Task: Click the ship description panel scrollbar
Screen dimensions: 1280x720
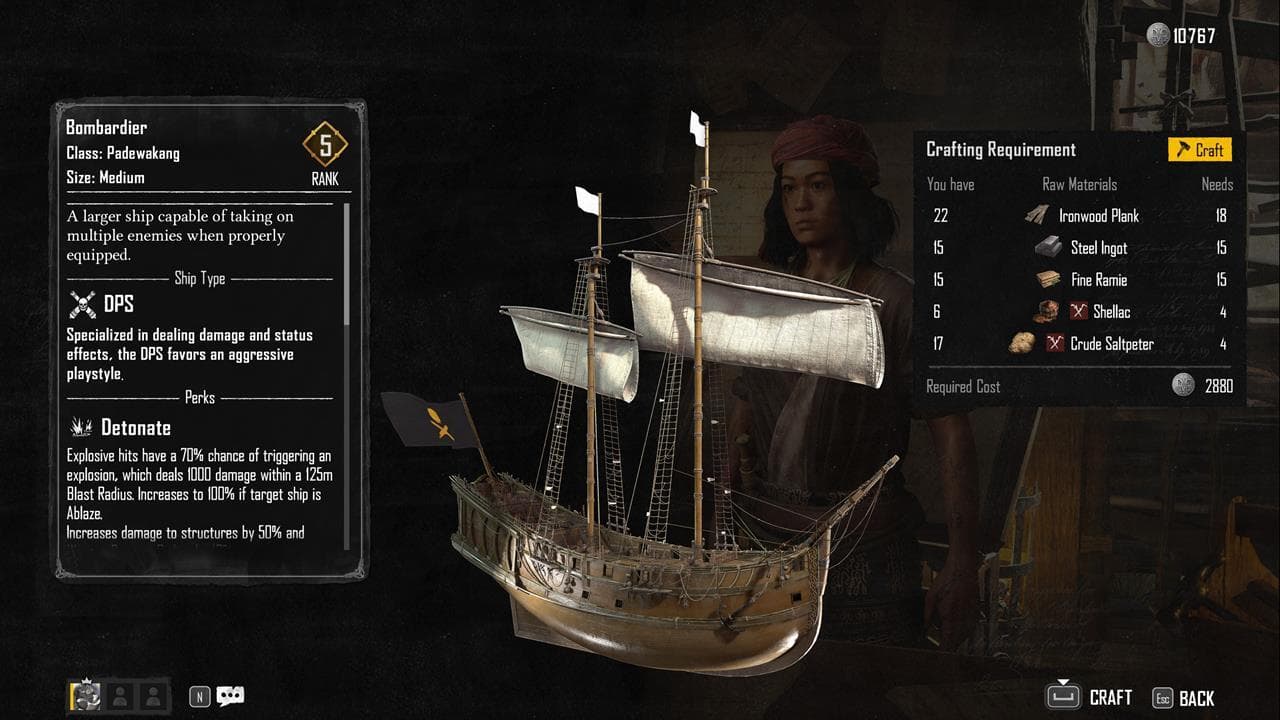Action: pos(347,265)
